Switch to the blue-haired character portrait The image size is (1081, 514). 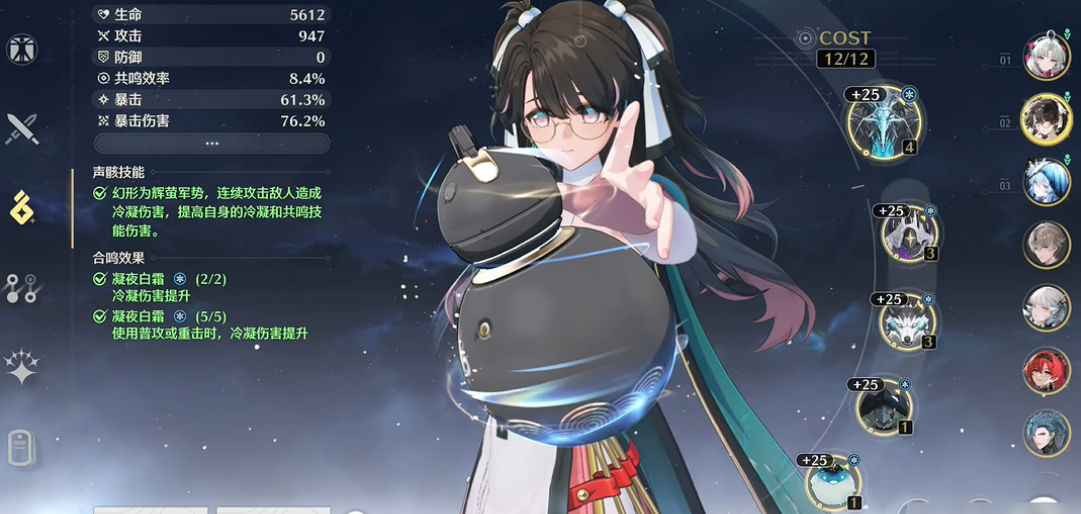[1046, 182]
